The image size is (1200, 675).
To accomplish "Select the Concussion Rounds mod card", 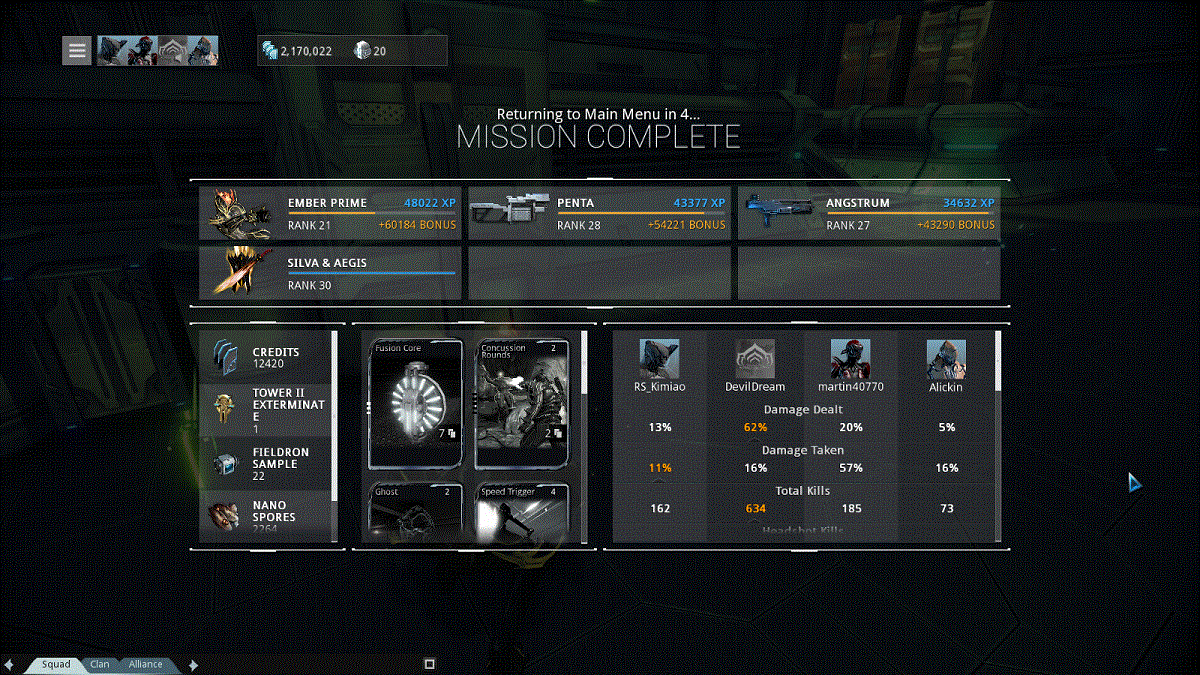I will click(522, 404).
